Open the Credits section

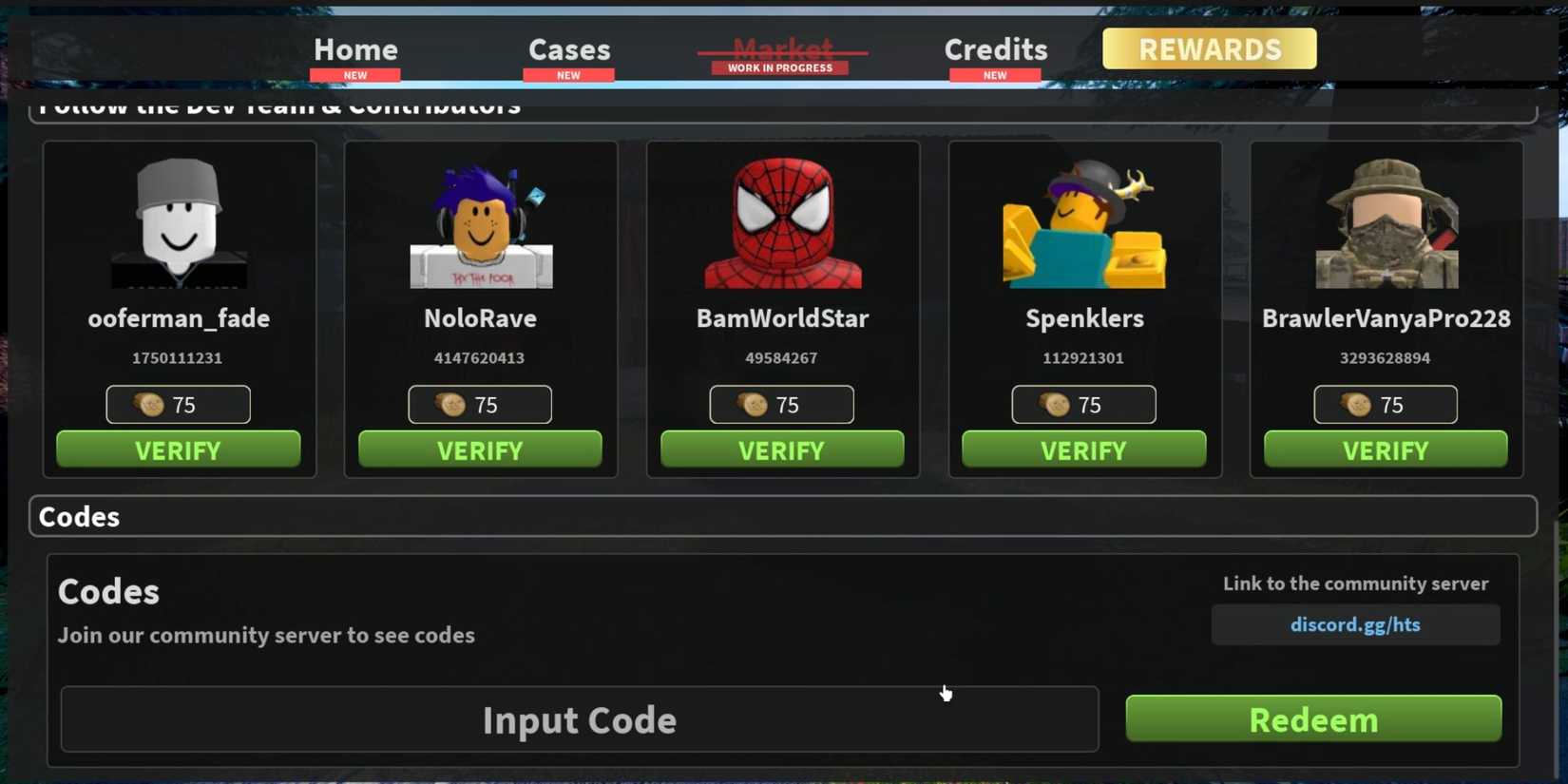(x=995, y=48)
